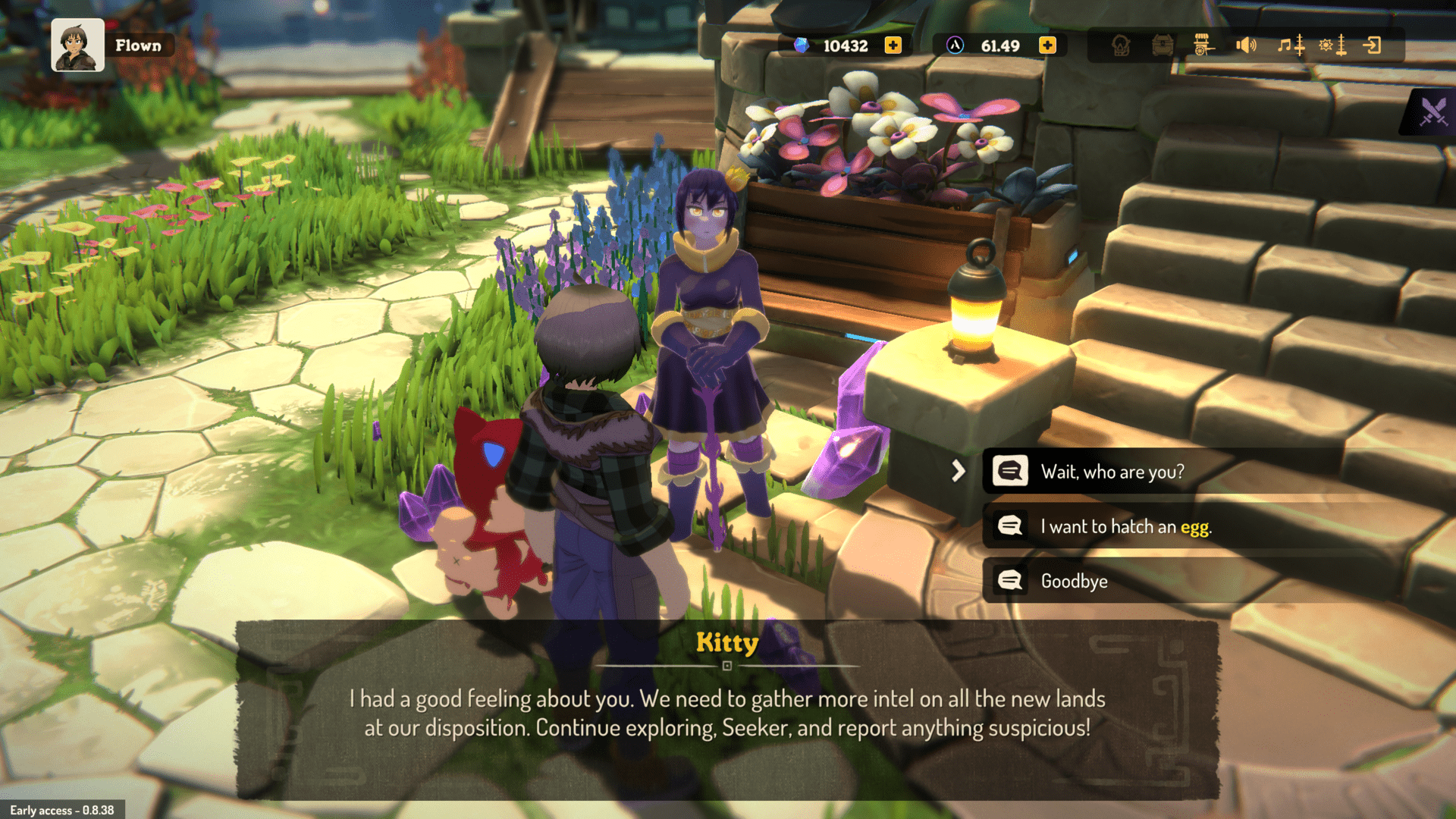The width and height of the screenshot is (1456, 819).
Task: Open the sun effects settings icon
Action: pos(1326,45)
